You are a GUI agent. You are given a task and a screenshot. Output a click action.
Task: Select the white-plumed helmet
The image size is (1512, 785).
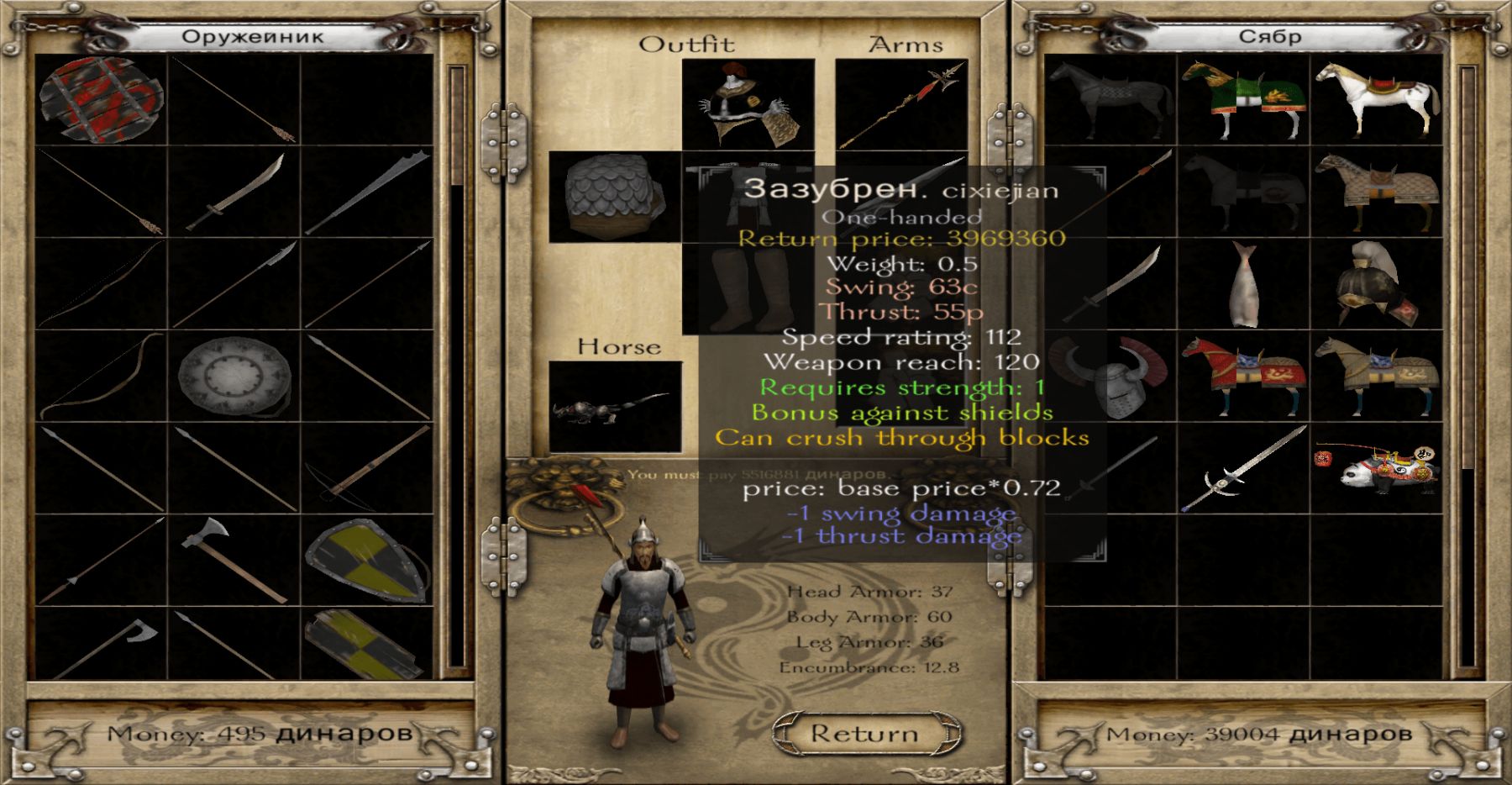point(1378,285)
